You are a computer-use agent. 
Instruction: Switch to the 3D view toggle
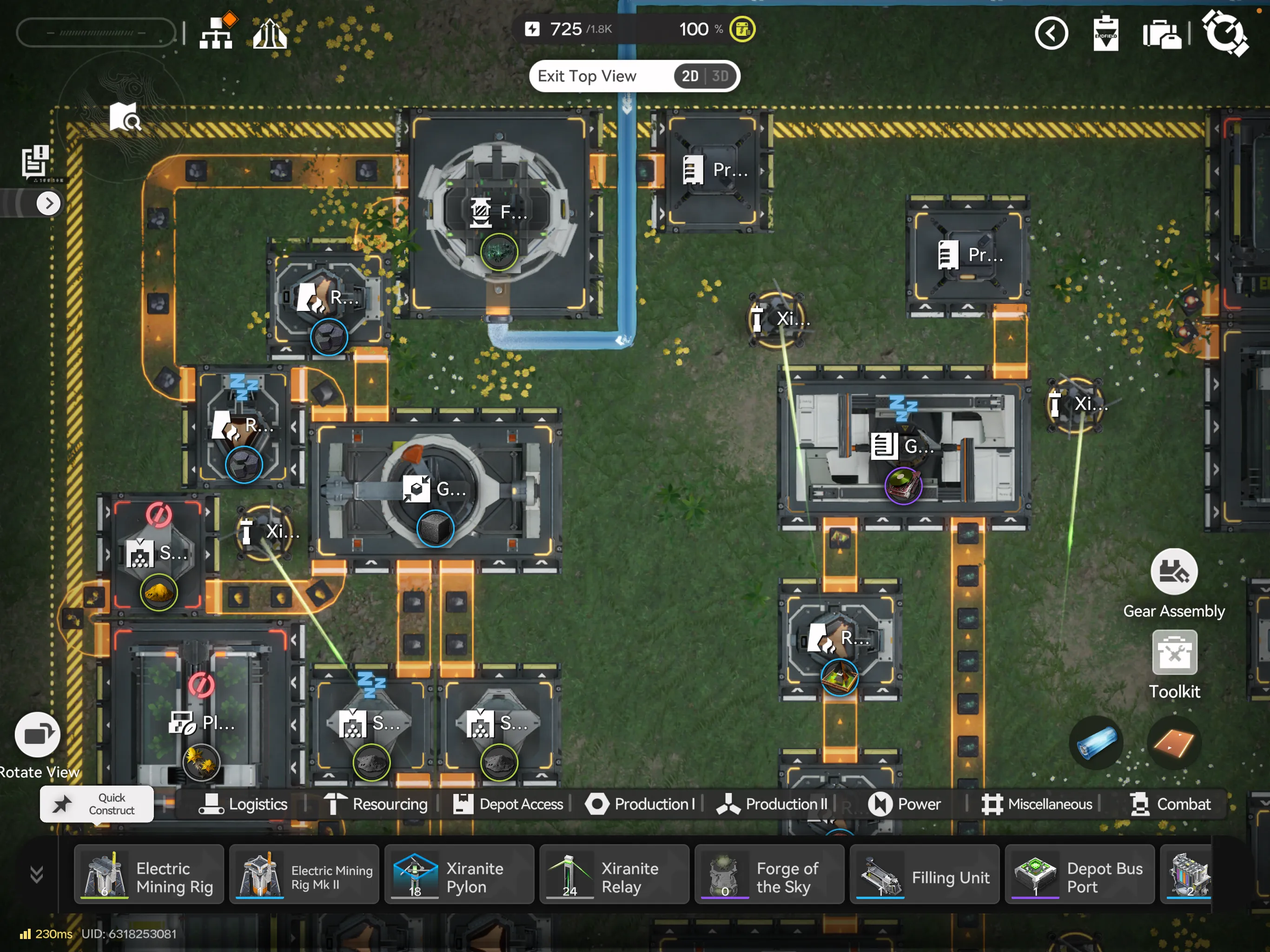(720, 76)
